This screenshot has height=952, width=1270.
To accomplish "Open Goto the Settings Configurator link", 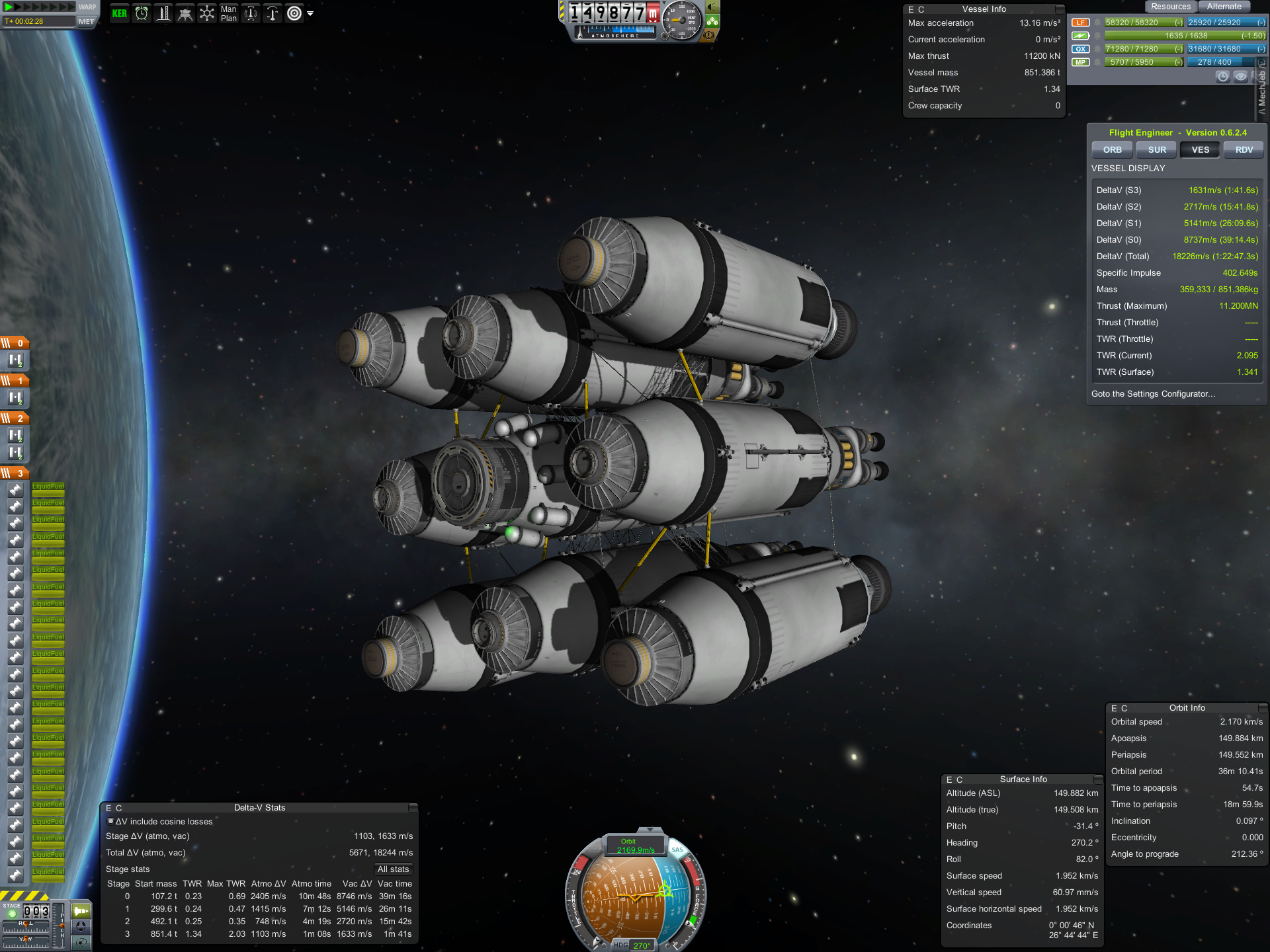I will pos(1153,394).
